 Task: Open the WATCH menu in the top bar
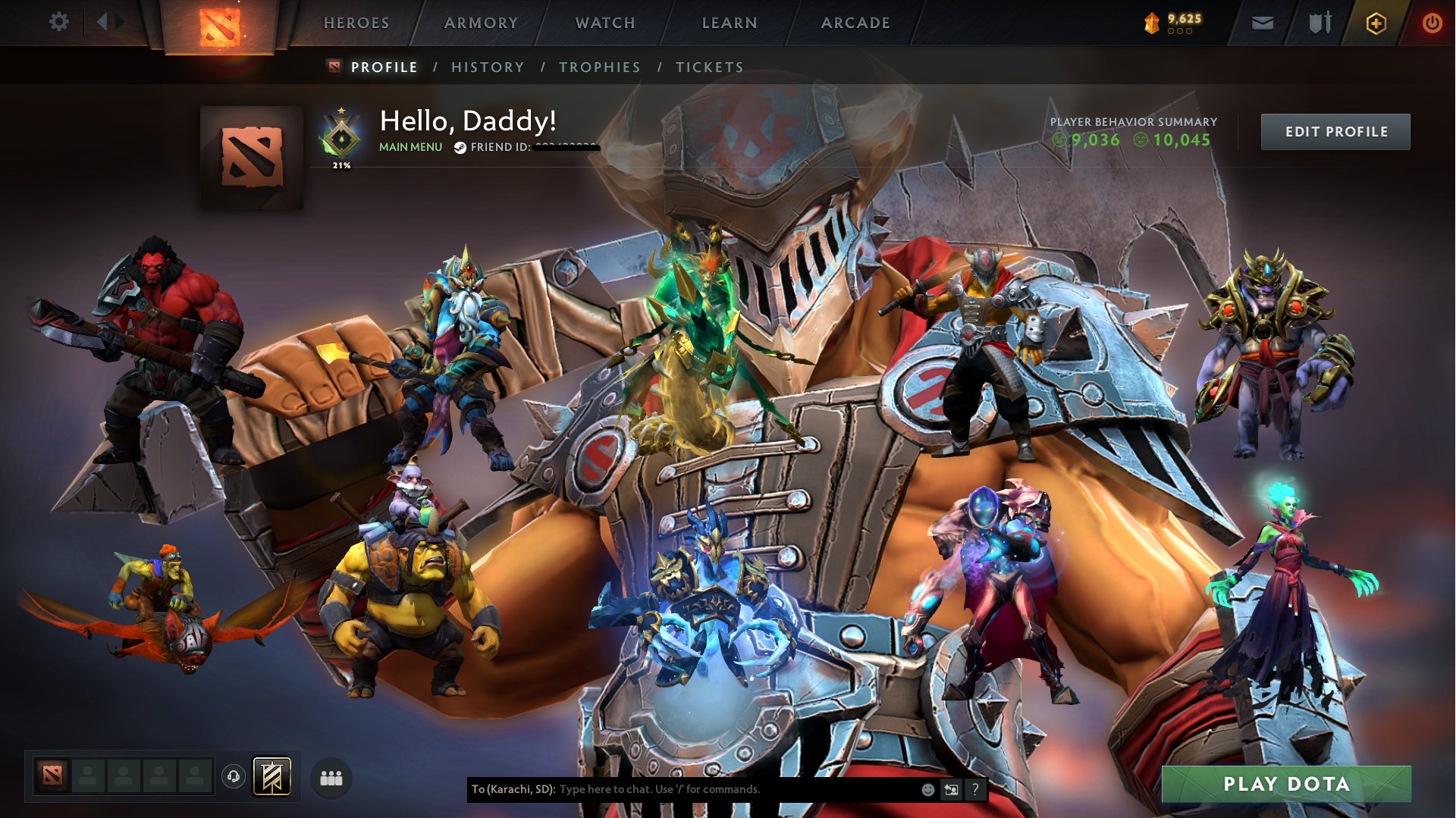604,23
